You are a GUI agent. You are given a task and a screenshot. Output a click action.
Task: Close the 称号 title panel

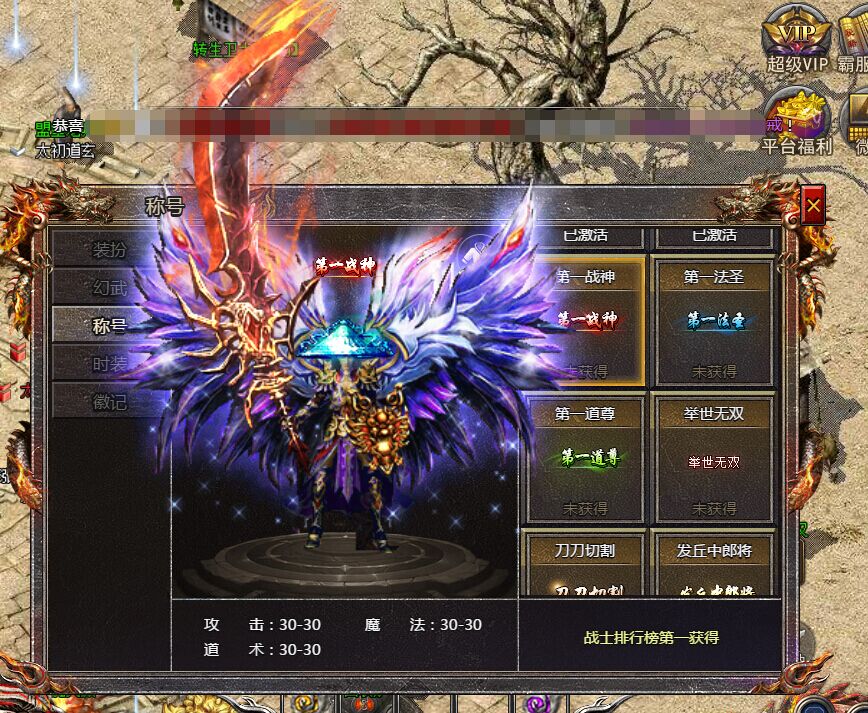813,207
